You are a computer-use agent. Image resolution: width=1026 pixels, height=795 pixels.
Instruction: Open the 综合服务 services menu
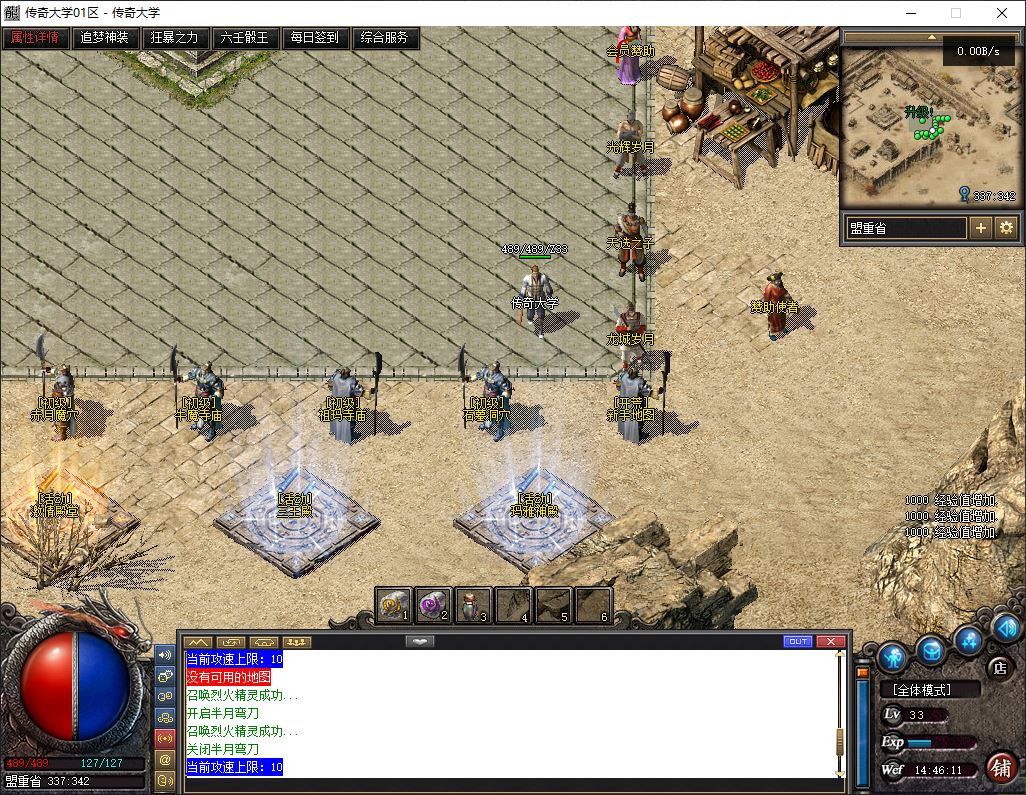point(385,38)
